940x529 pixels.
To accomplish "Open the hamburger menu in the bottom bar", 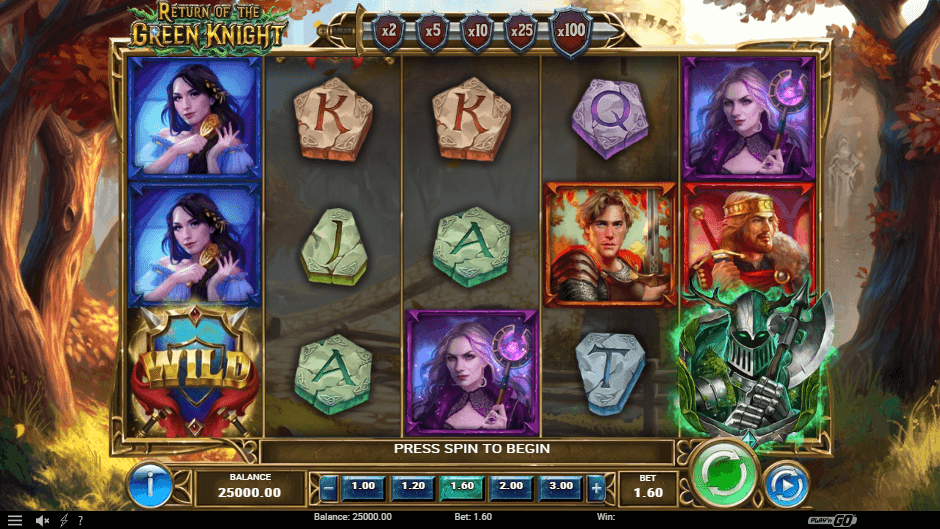I will pos(14,521).
